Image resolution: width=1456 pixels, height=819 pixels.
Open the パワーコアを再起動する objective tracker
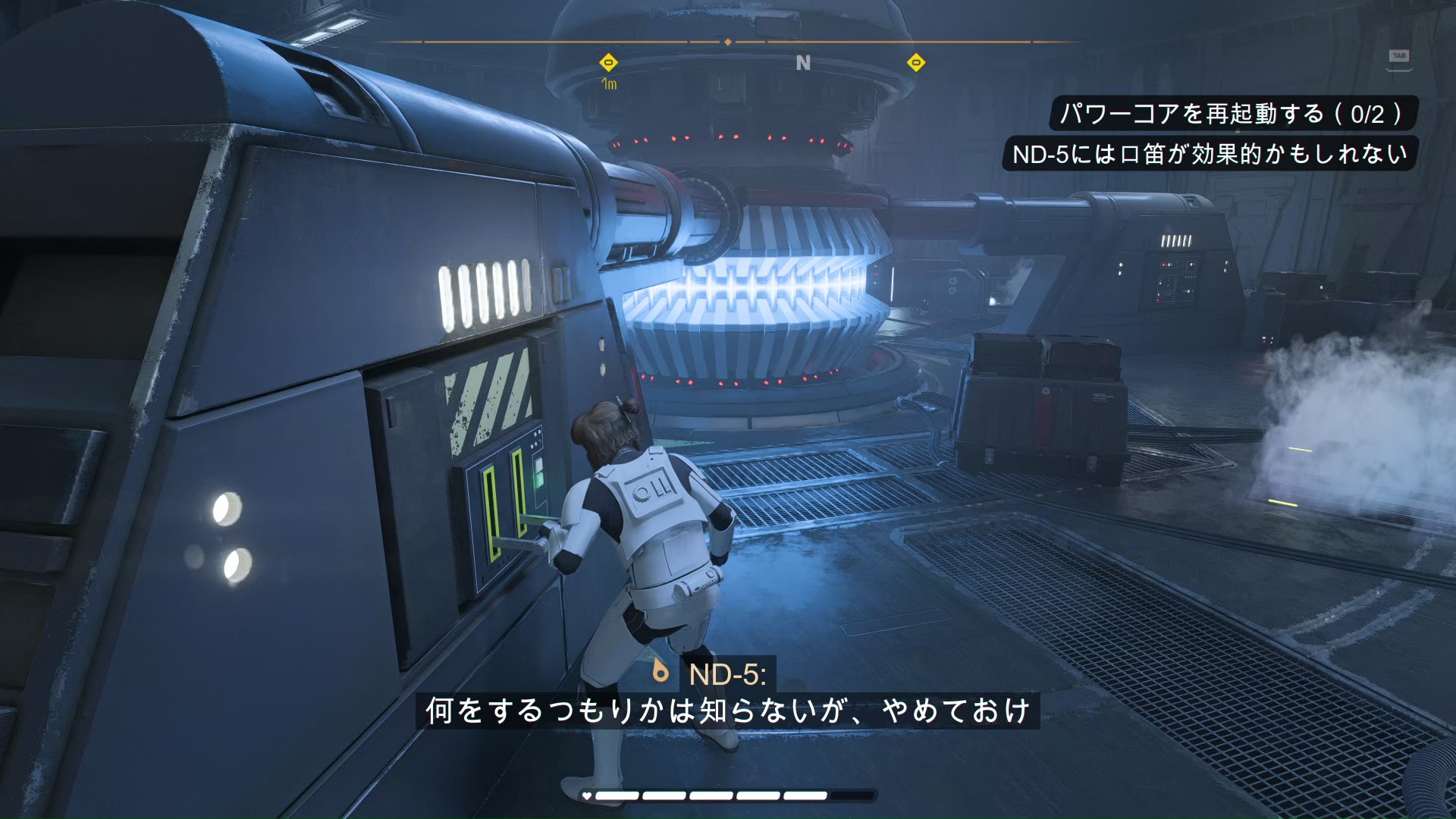pos(1232,114)
